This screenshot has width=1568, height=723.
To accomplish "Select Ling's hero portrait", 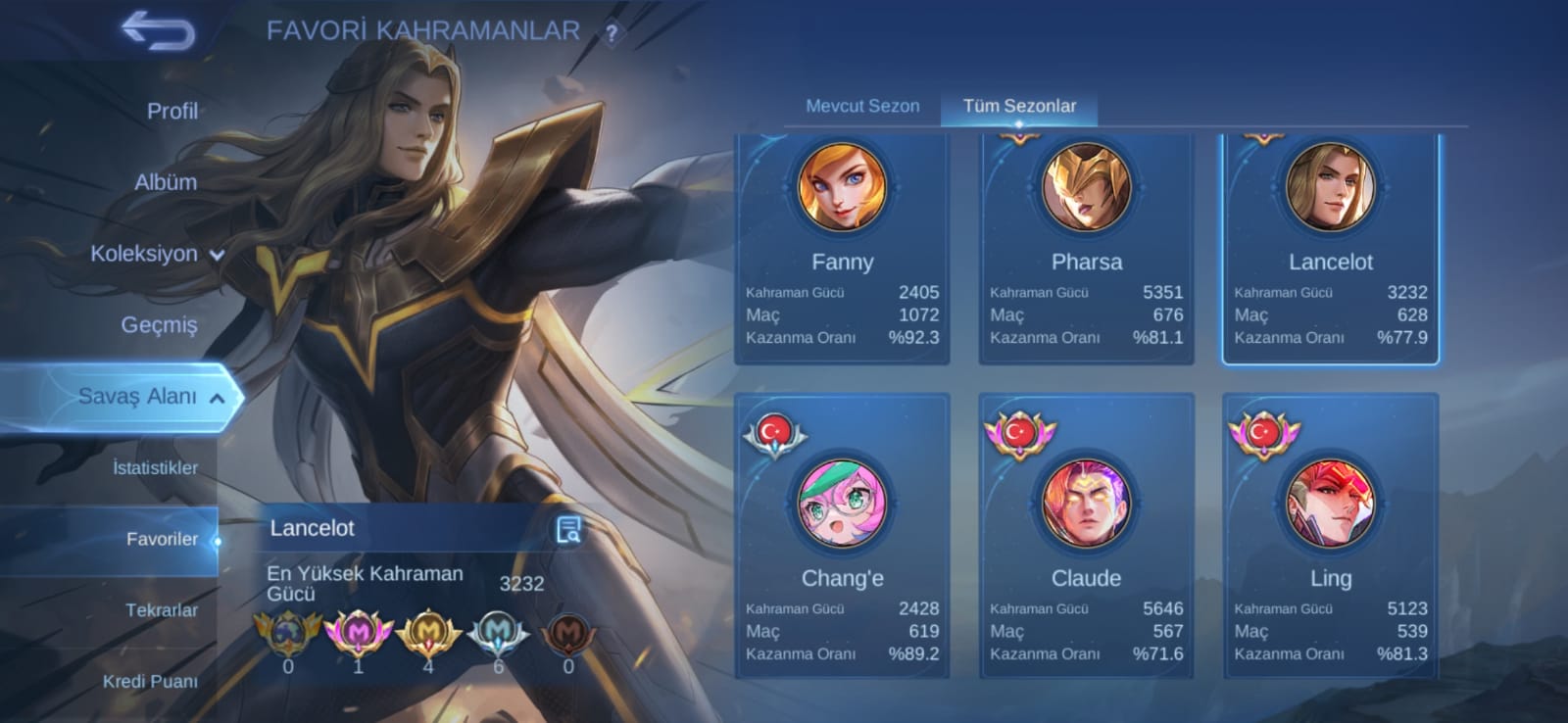I will 1331,504.
